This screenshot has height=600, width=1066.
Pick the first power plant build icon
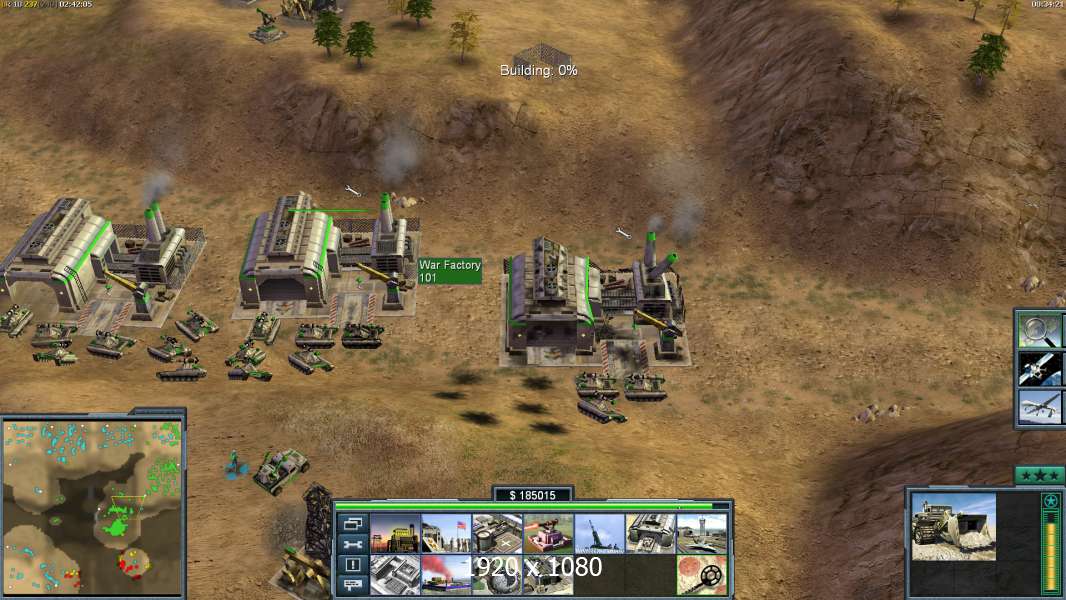tap(395, 534)
